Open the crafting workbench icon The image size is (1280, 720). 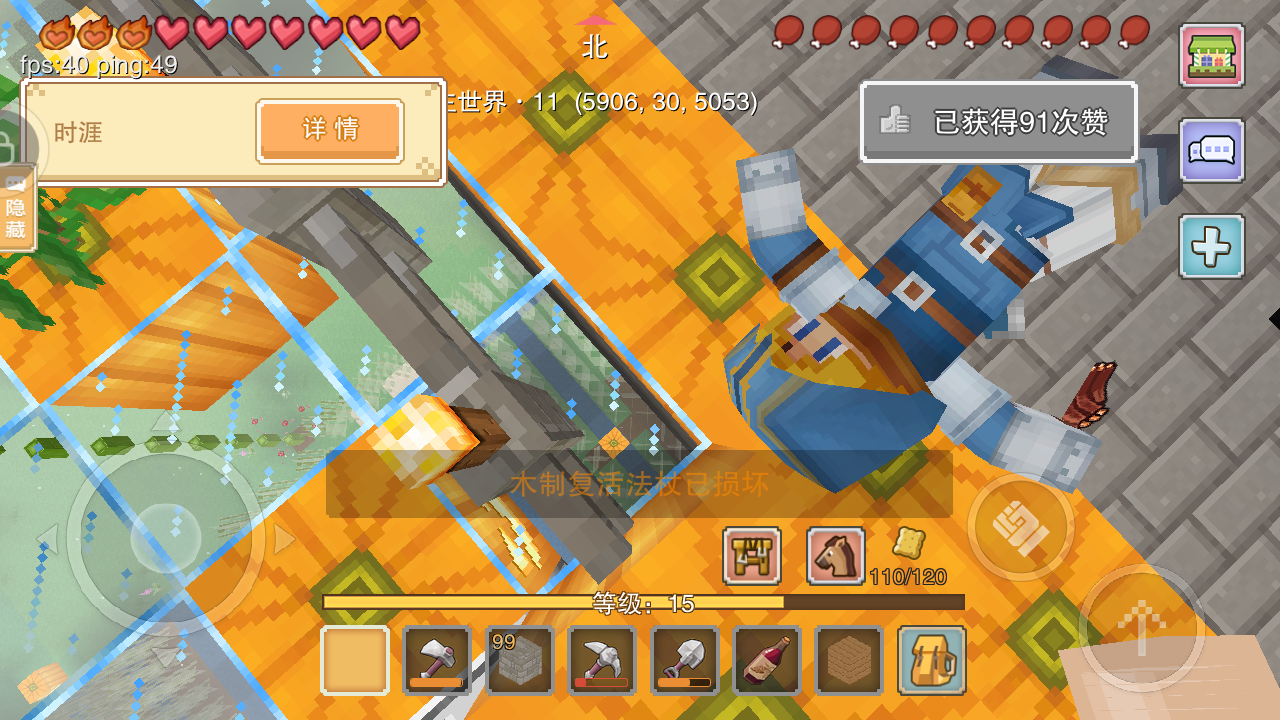[x=751, y=556]
